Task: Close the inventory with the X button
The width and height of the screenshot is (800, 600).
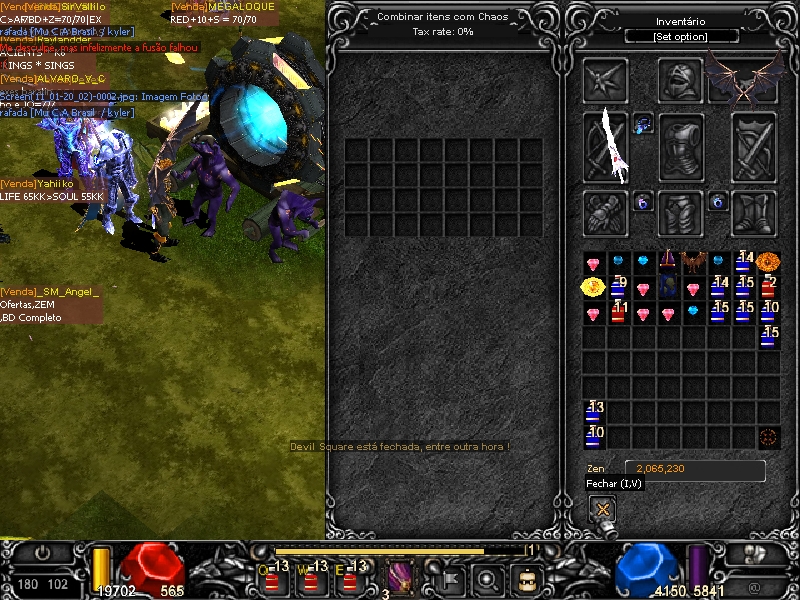Action: tap(602, 508)
